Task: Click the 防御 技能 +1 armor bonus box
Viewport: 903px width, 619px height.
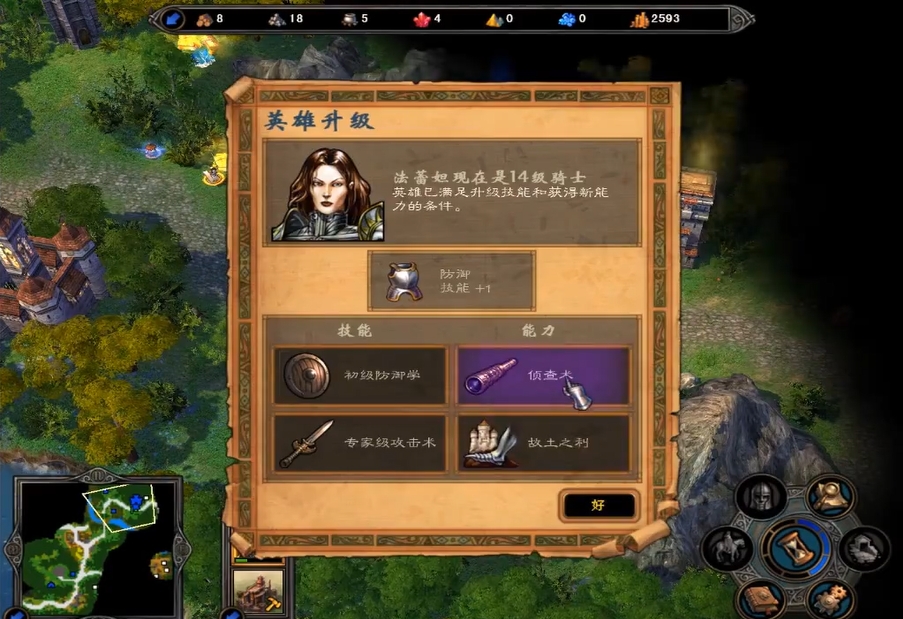Action: click(451, 281)
